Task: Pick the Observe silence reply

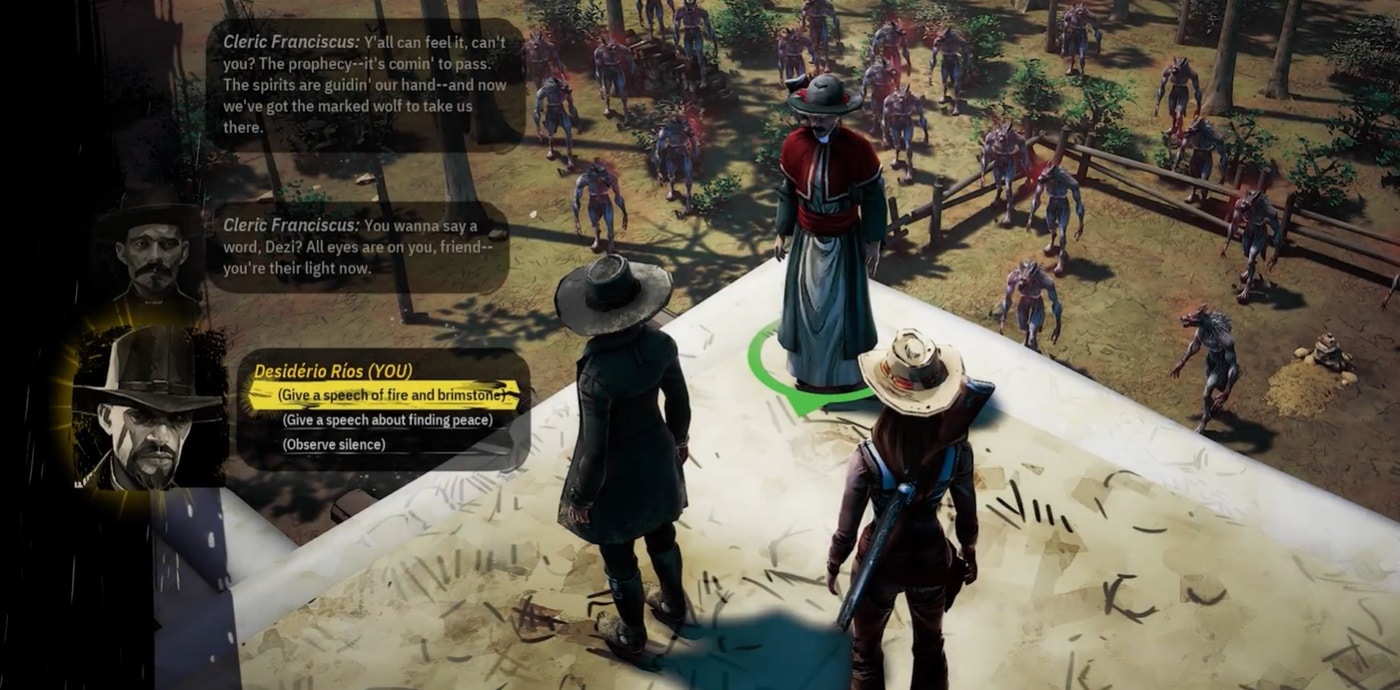Action: 333,444
